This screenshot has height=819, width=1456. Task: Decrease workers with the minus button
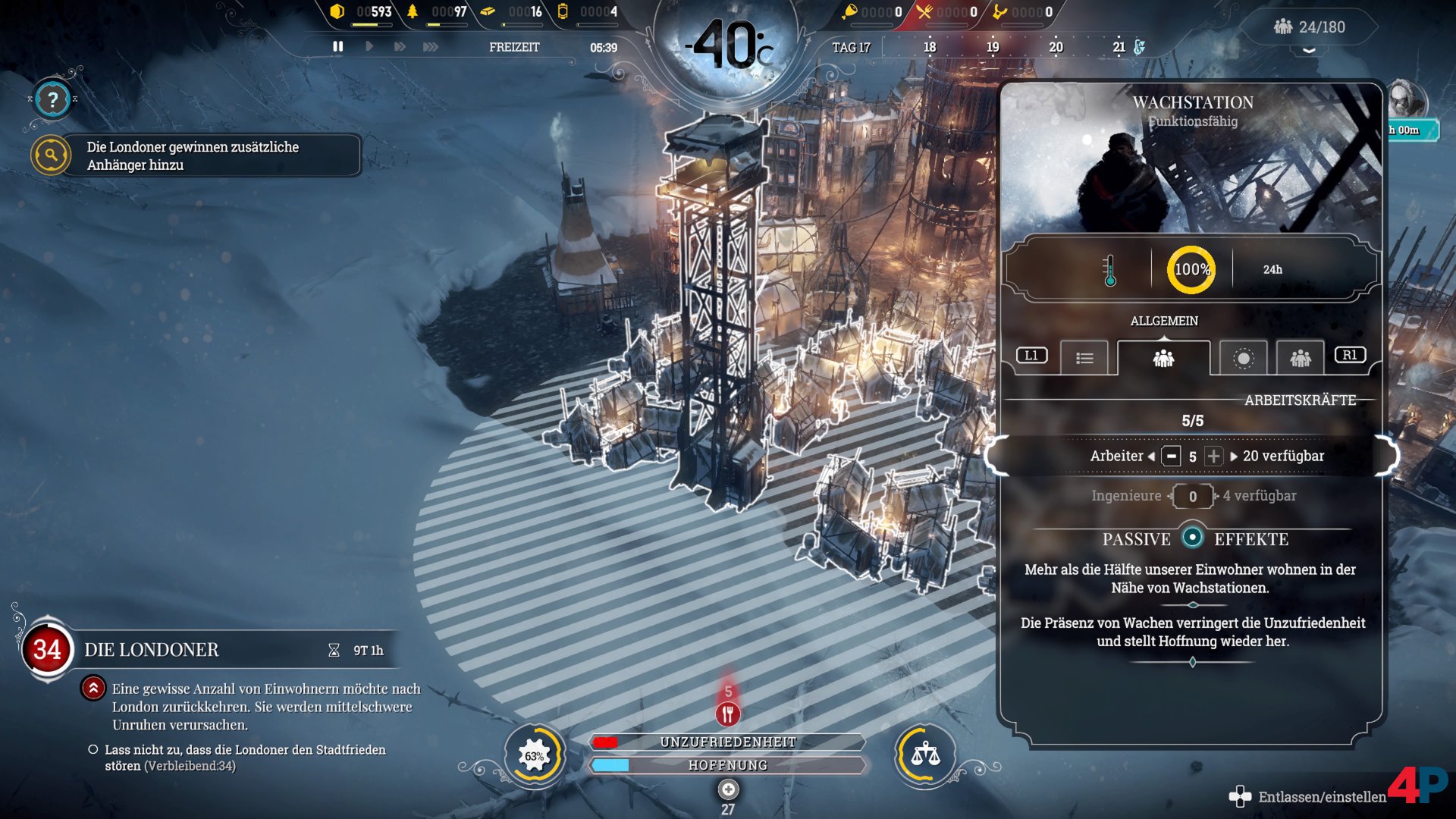pyautogui.click(x=1172, y=456)
